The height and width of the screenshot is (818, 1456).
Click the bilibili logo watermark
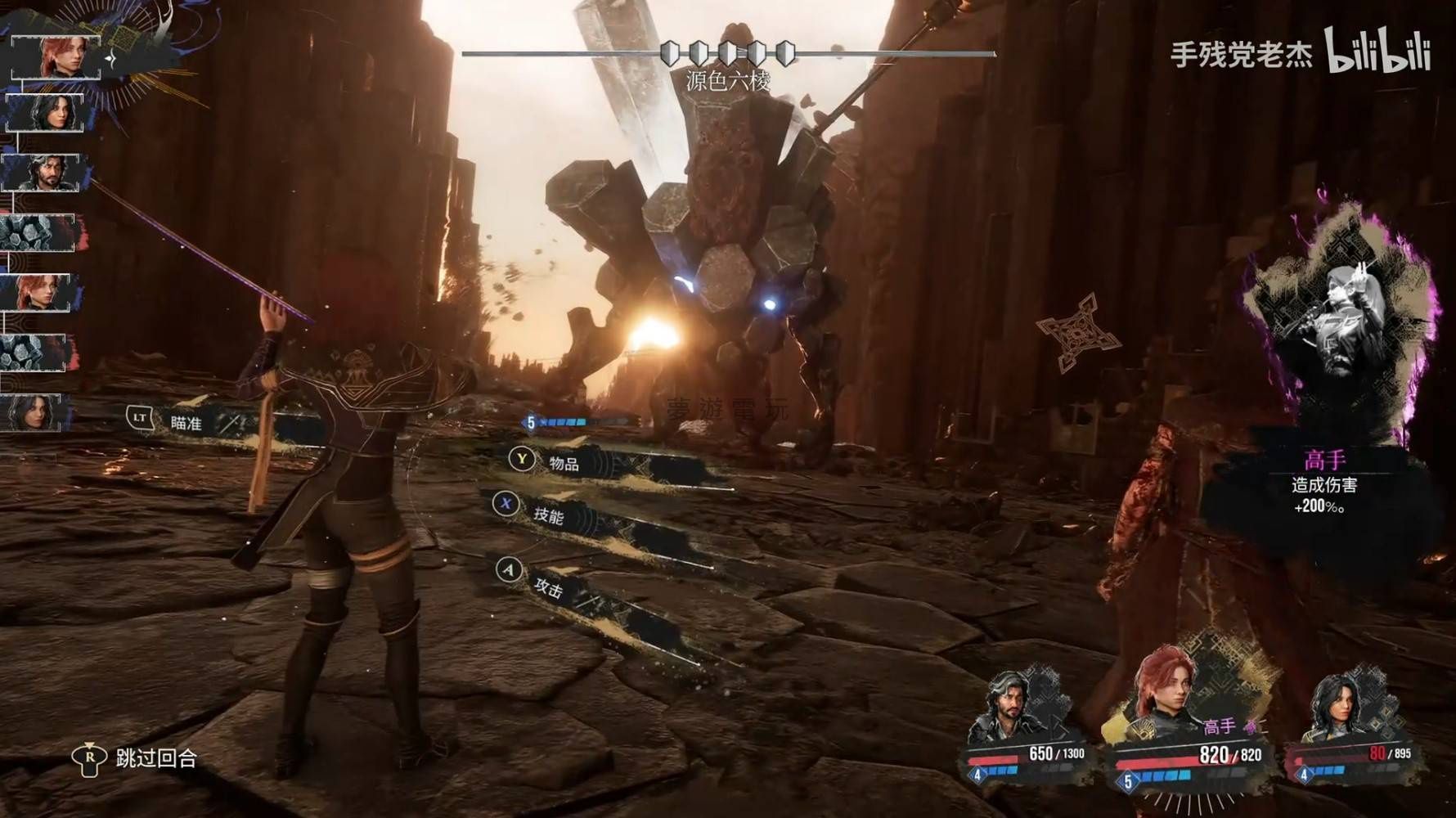tap(1377, 51)
